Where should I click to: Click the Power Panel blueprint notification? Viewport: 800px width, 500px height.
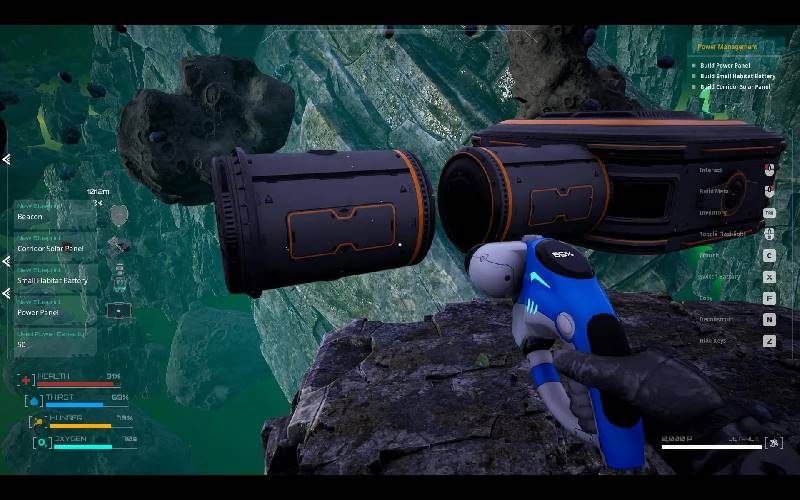(56, 312)
